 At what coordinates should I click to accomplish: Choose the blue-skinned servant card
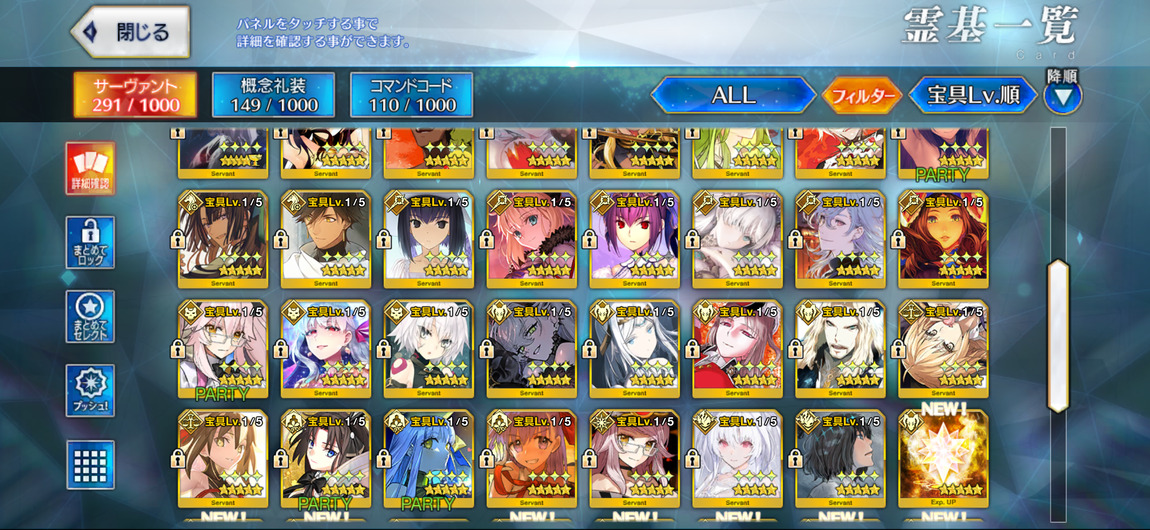[x=428, y=456]
